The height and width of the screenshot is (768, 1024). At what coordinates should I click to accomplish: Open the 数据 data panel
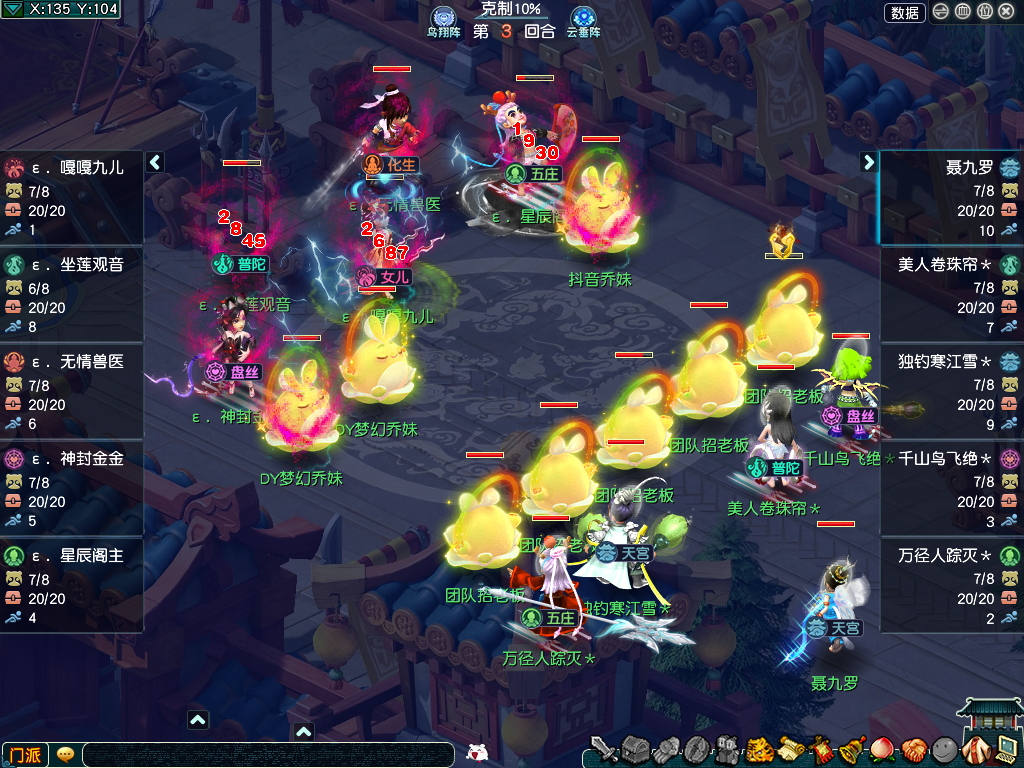coord(904,13)
